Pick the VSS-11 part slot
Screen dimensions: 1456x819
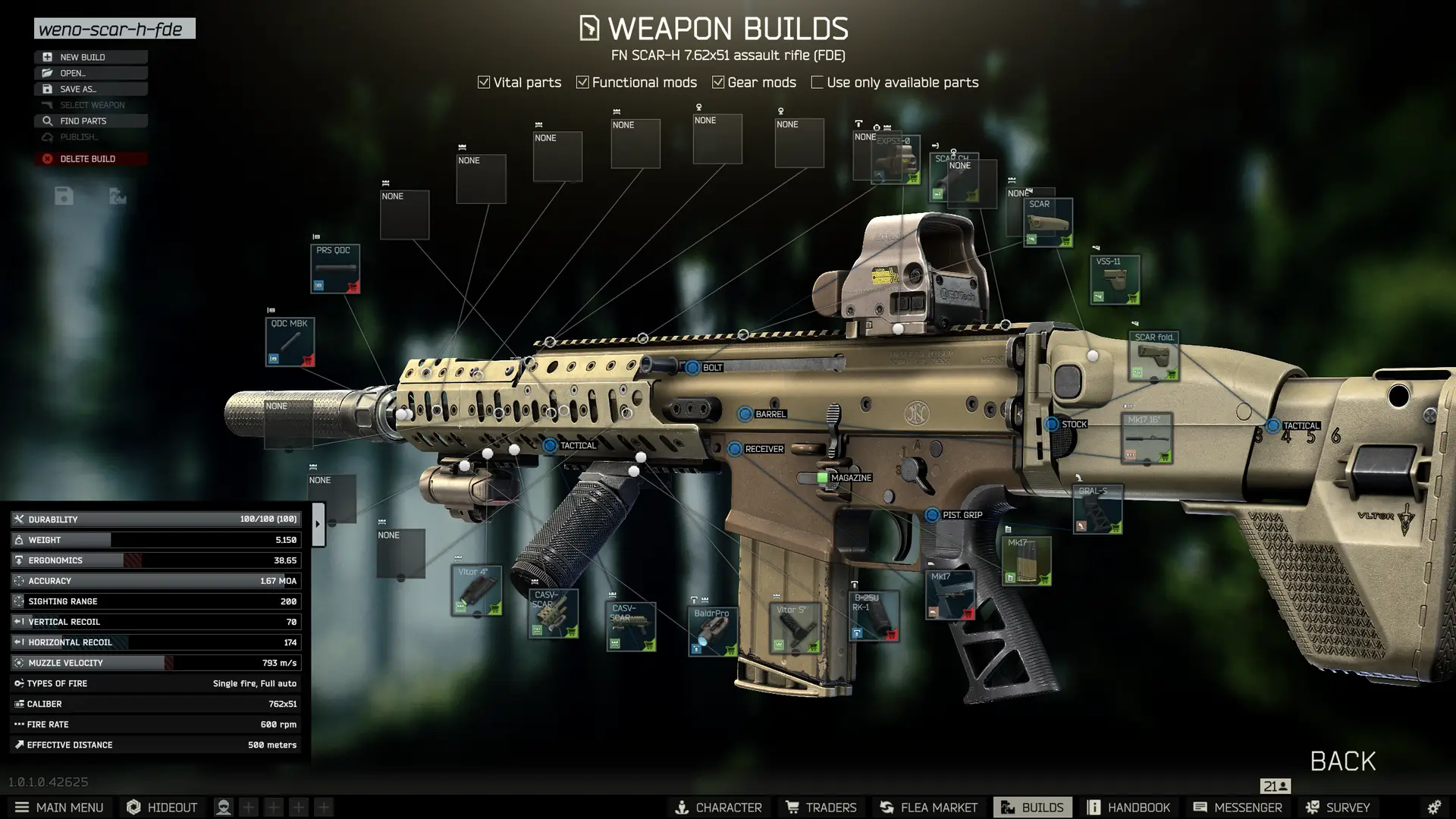(1114, 280)
